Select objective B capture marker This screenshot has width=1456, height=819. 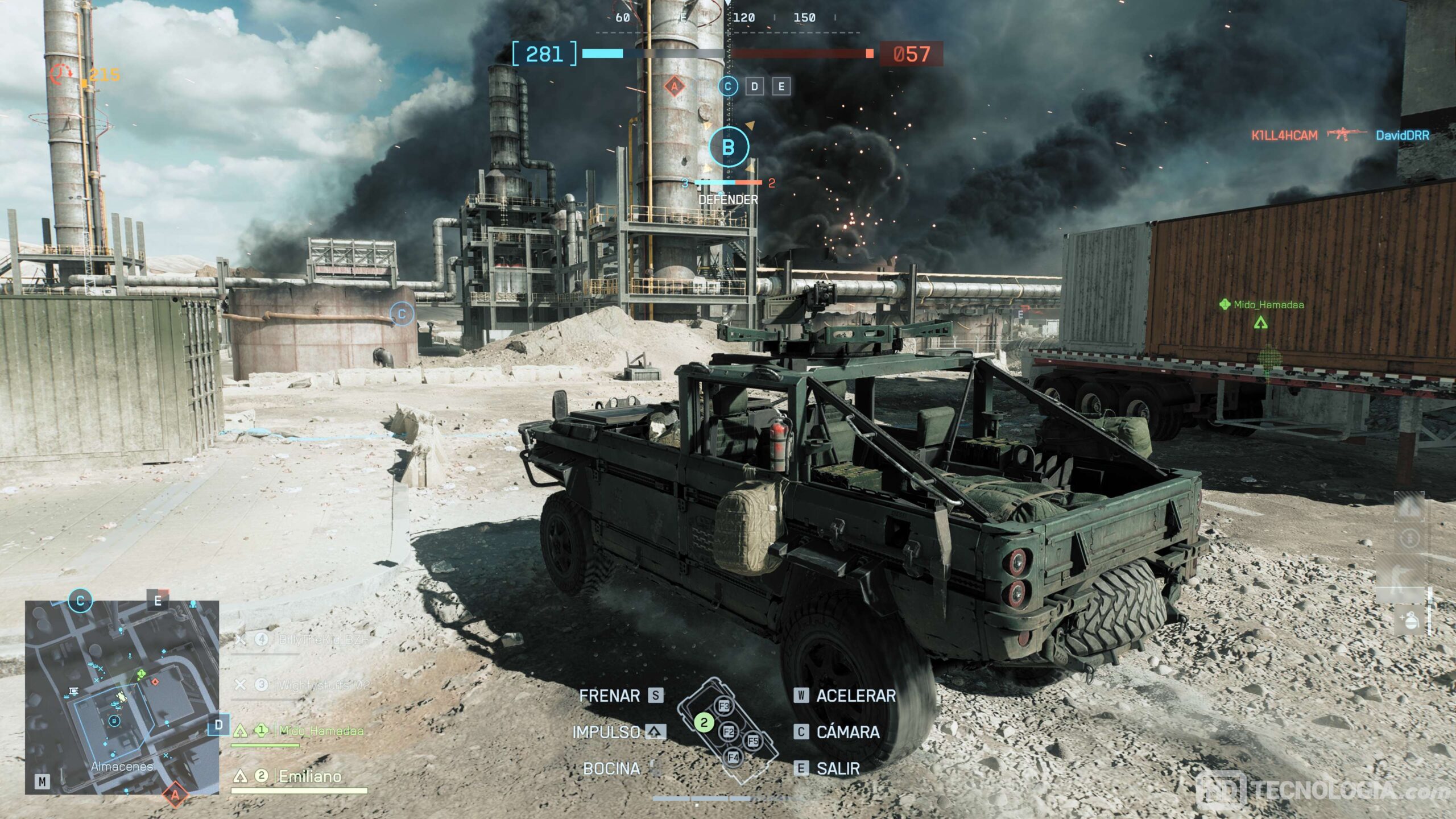point(728,147)
